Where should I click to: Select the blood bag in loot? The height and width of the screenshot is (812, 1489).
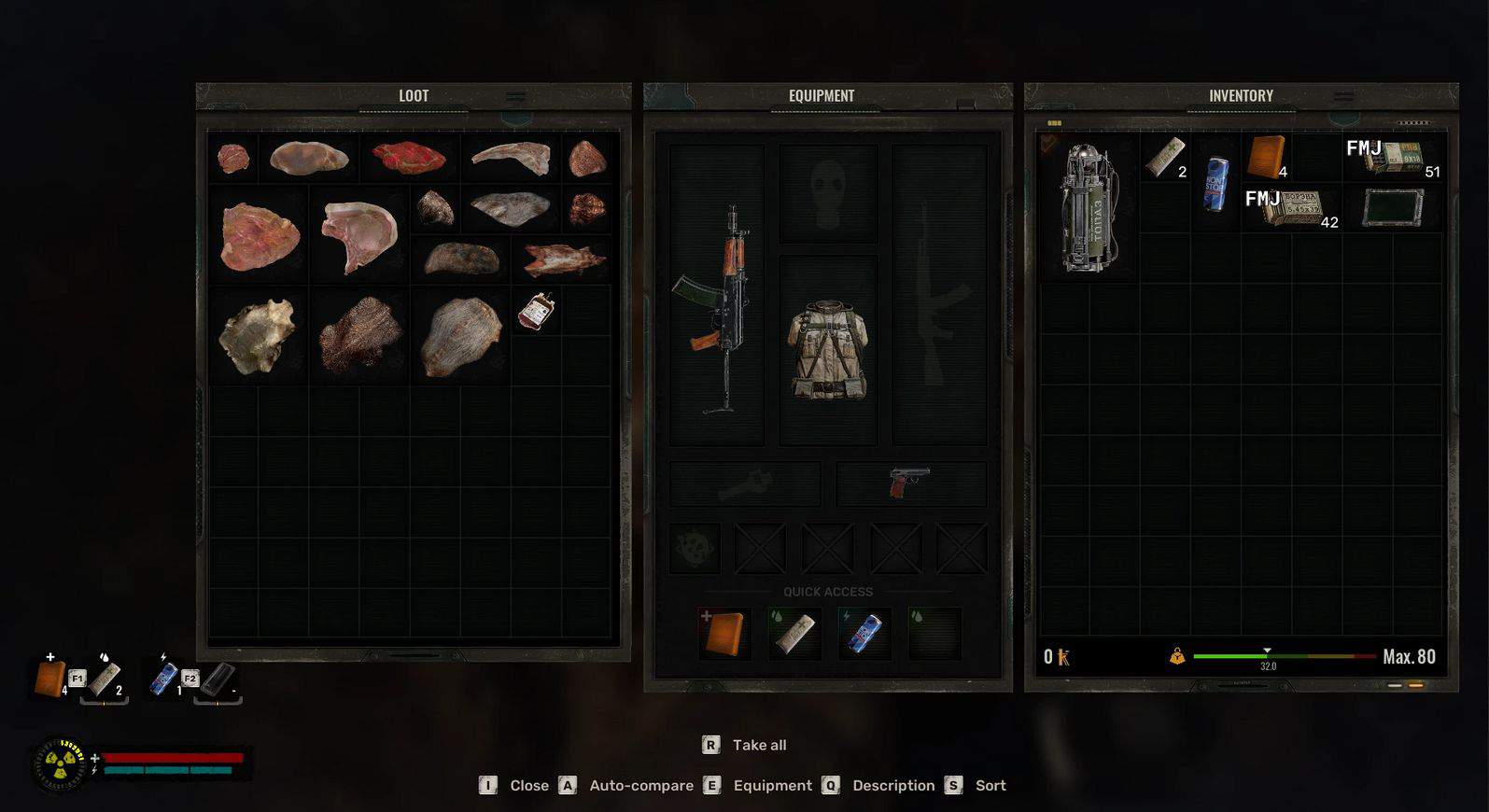[537, 311]
